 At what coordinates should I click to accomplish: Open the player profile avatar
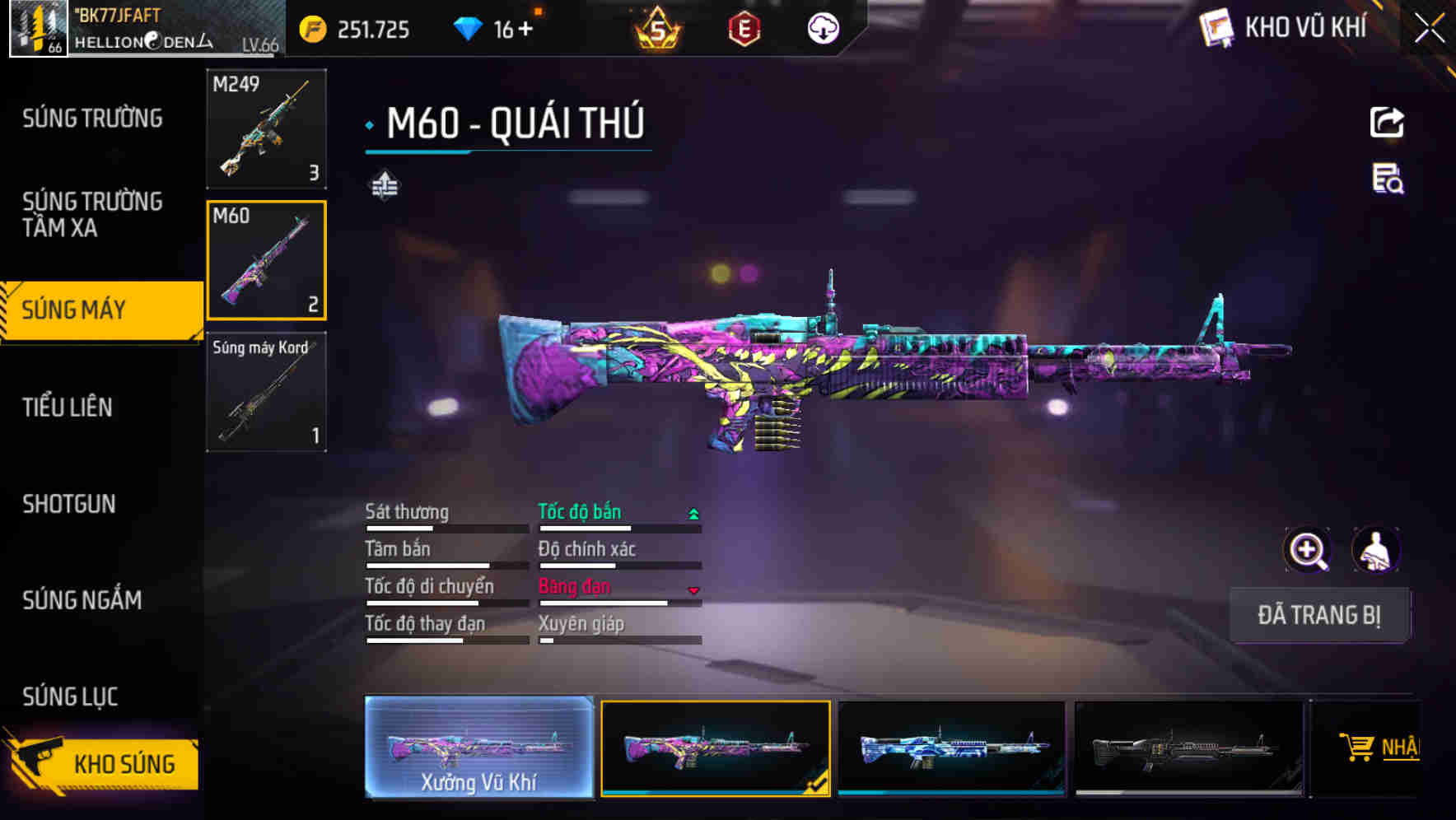[38, 29]
